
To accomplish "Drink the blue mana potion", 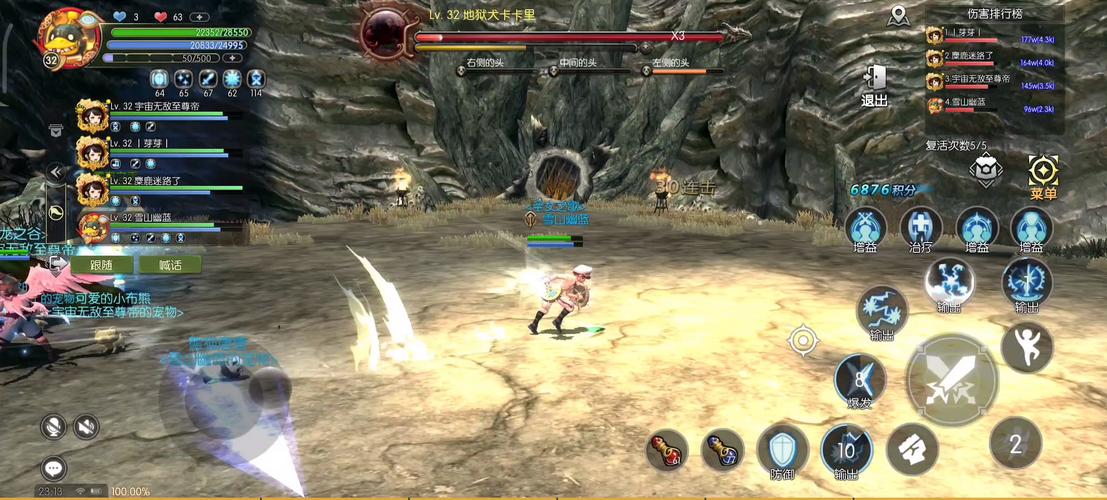I will point(722,451).
